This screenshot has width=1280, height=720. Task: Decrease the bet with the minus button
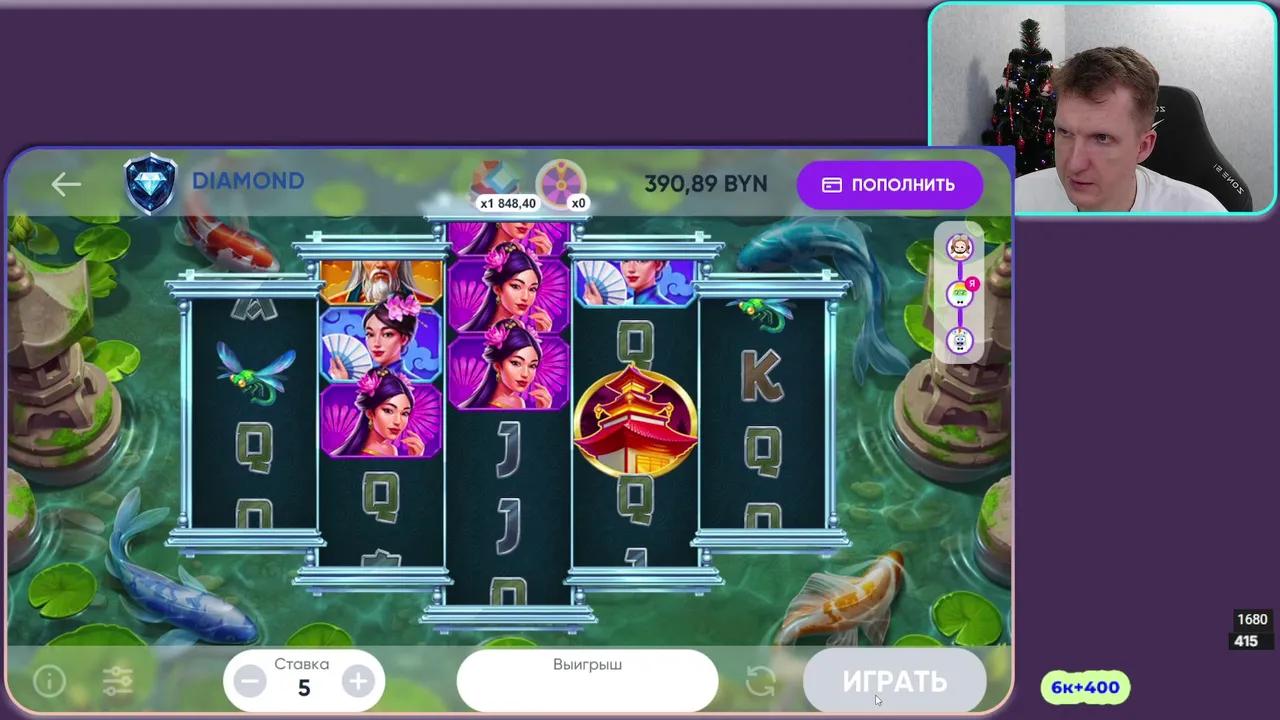tap(249, 682)
